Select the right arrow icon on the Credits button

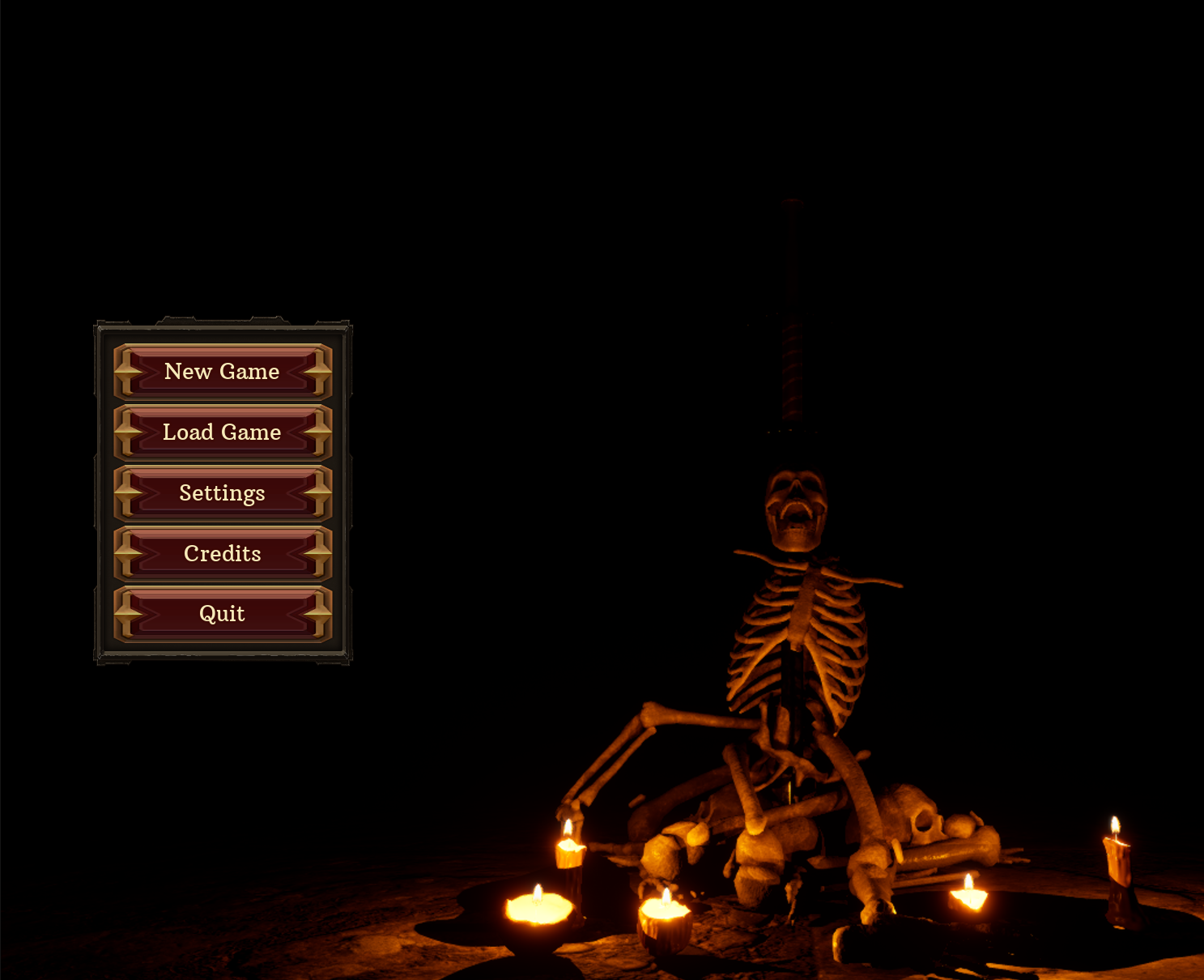pos(318,554)
